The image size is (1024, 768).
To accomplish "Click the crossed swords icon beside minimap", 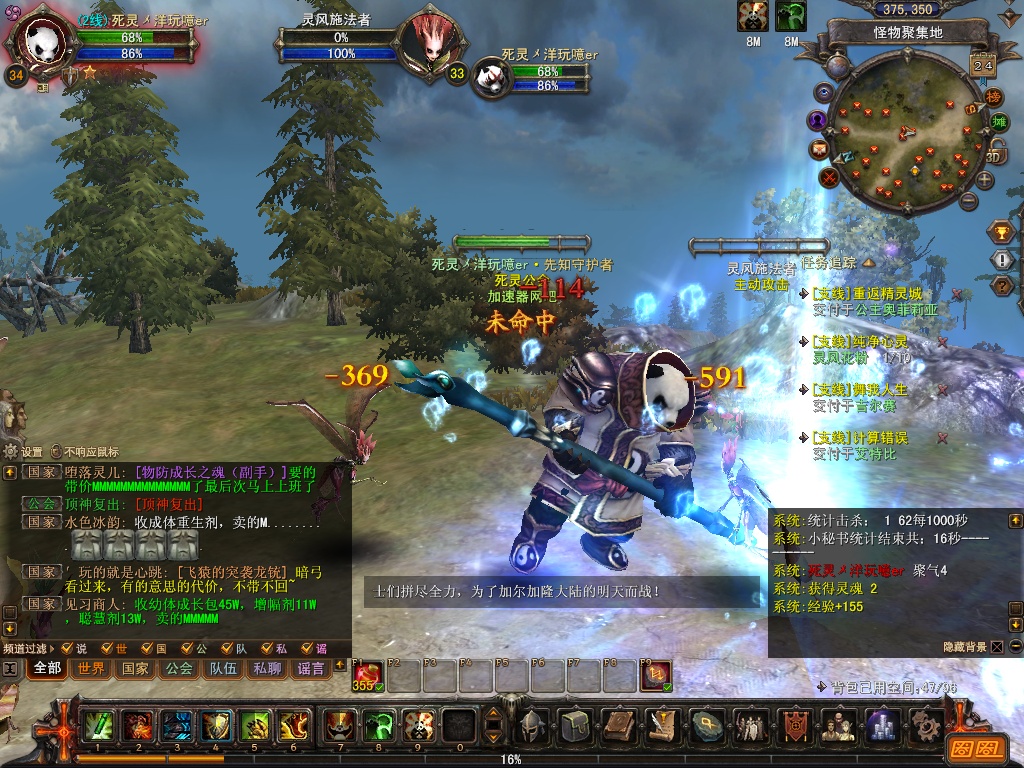I will [x=829, y=178].
